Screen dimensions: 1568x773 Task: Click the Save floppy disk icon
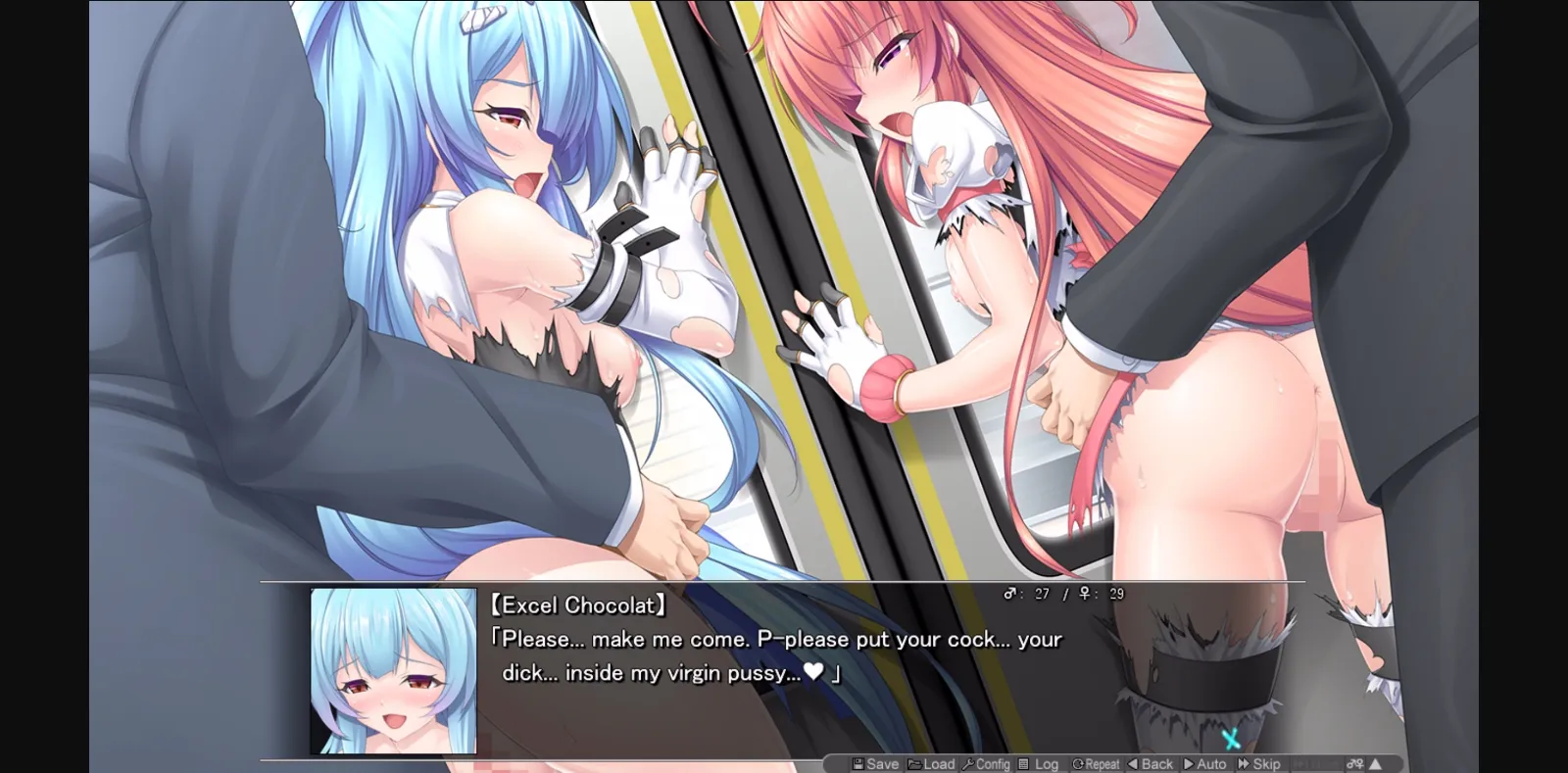(x=857, y=764)
